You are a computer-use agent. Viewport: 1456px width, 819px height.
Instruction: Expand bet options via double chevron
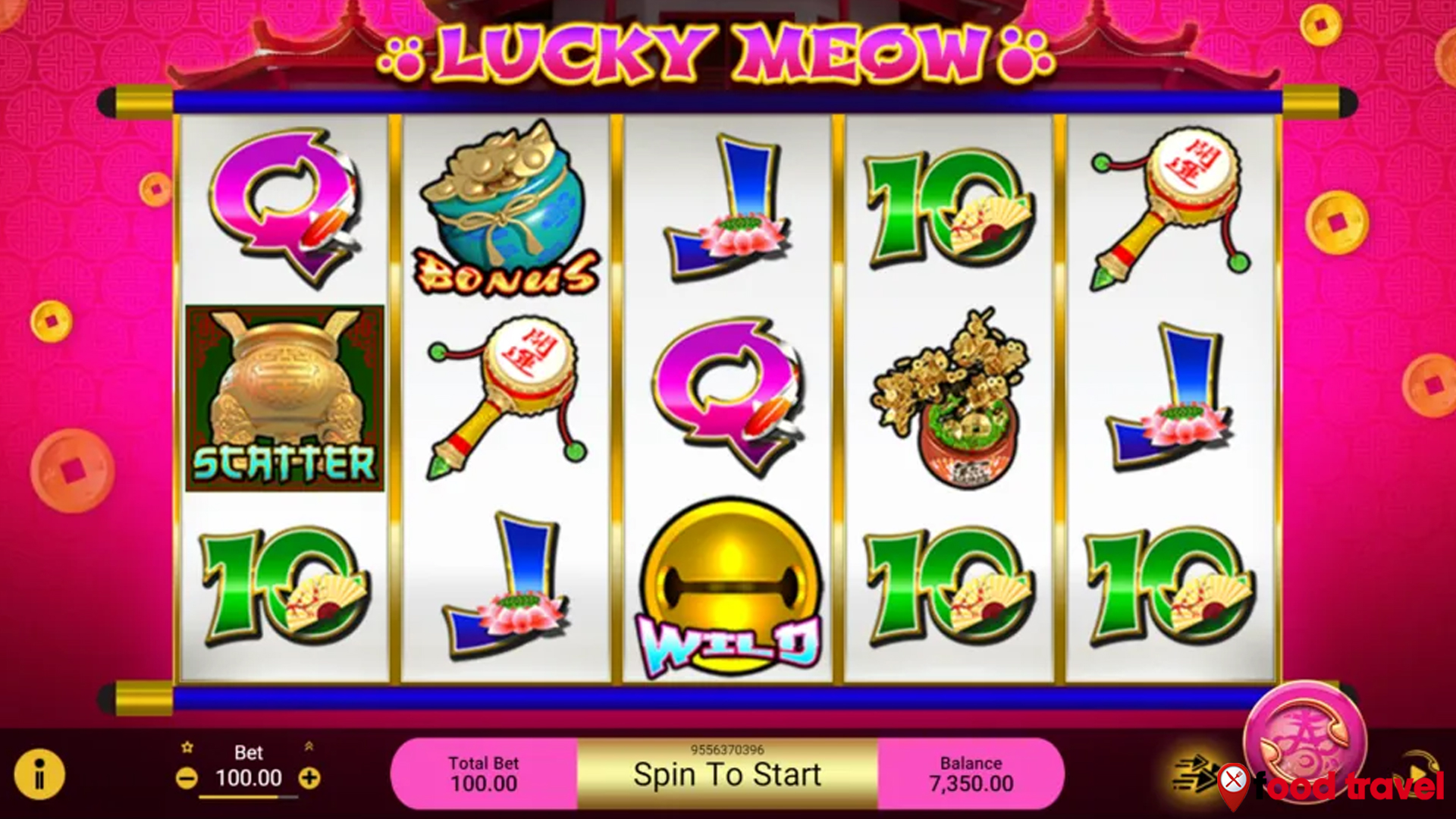click(x=308, y=747)
